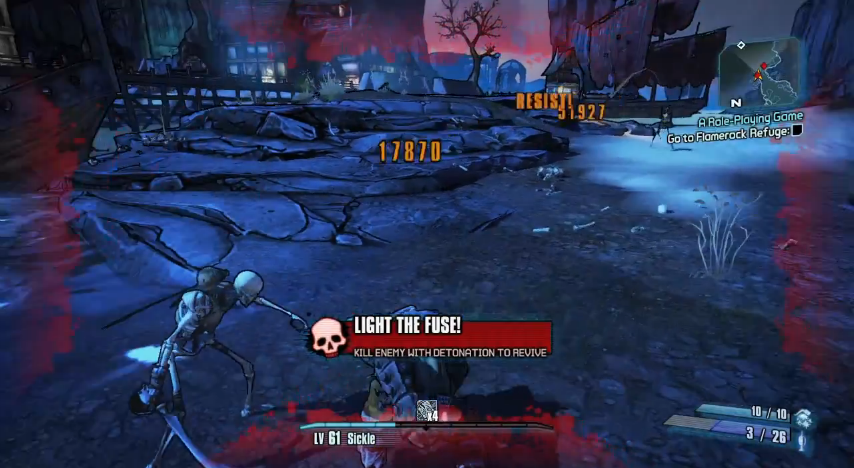Click the Light the Fuse skull icon
This screenshot has height=468, width=854.
327,336
